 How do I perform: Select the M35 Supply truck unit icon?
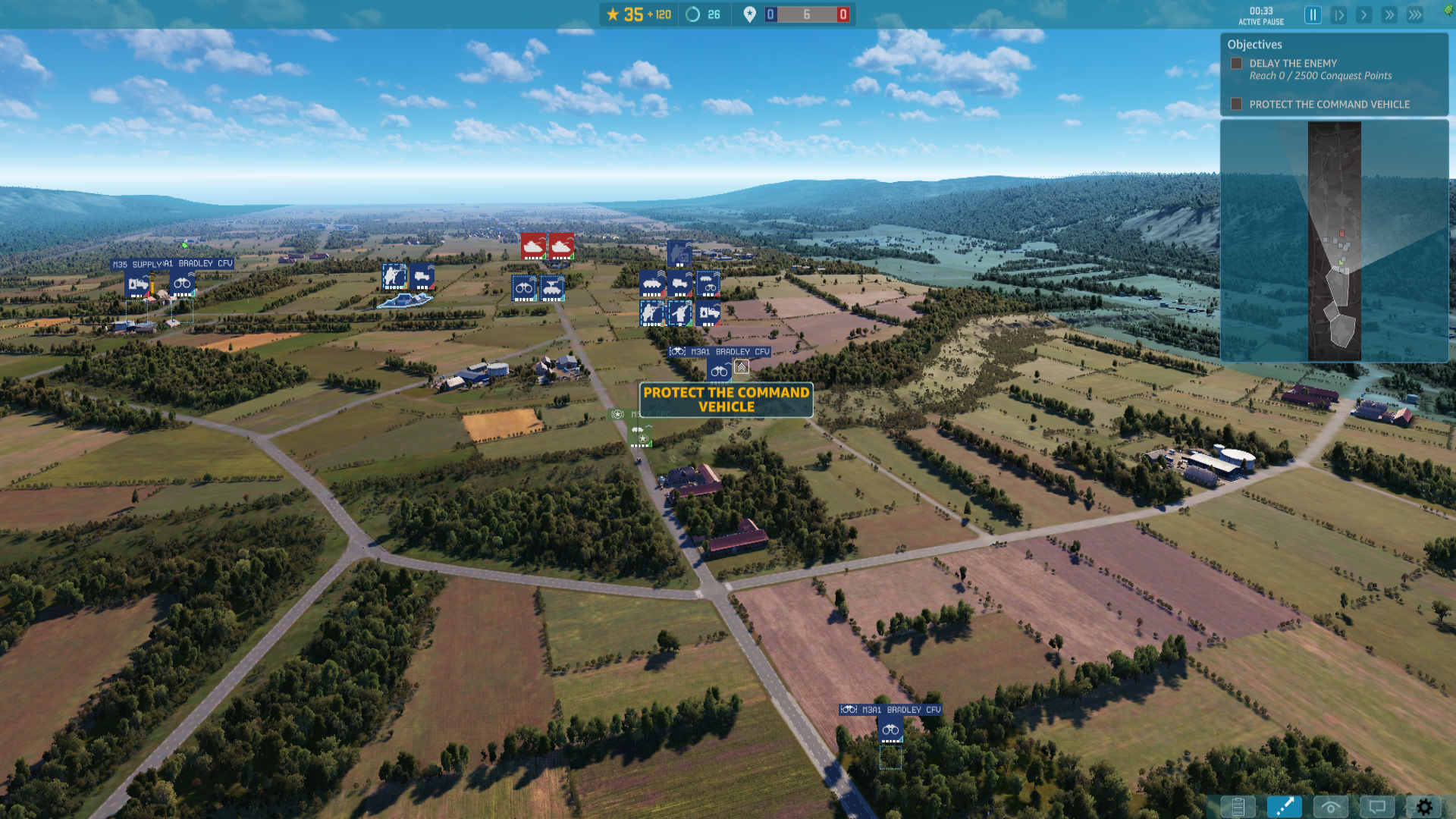pos(138,284)
